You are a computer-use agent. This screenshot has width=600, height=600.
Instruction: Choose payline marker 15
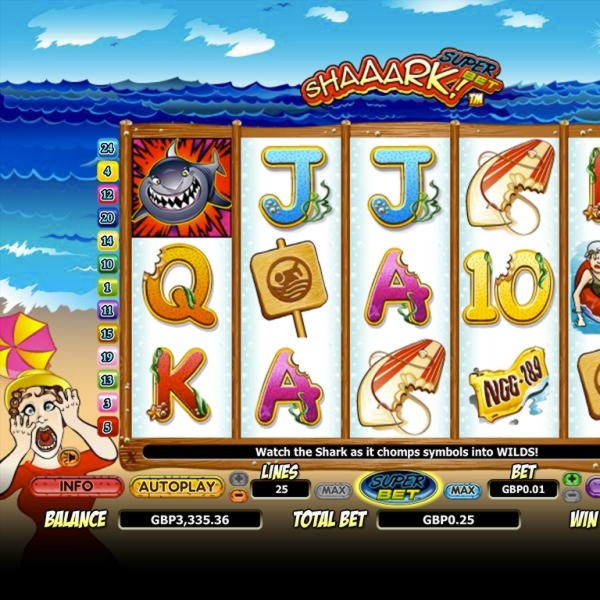tap(107, 333)
